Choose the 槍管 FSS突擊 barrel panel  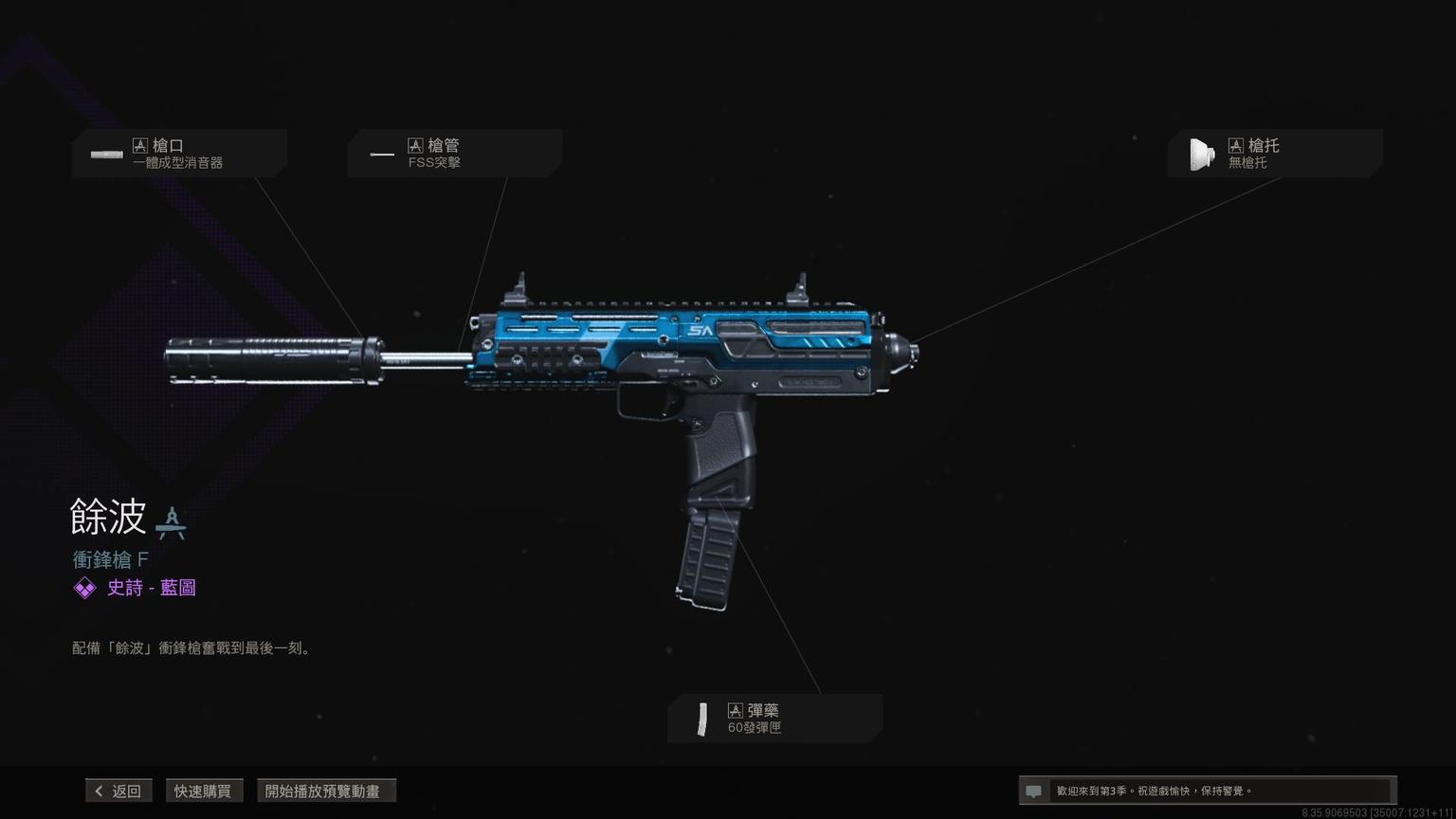point(454,154)
